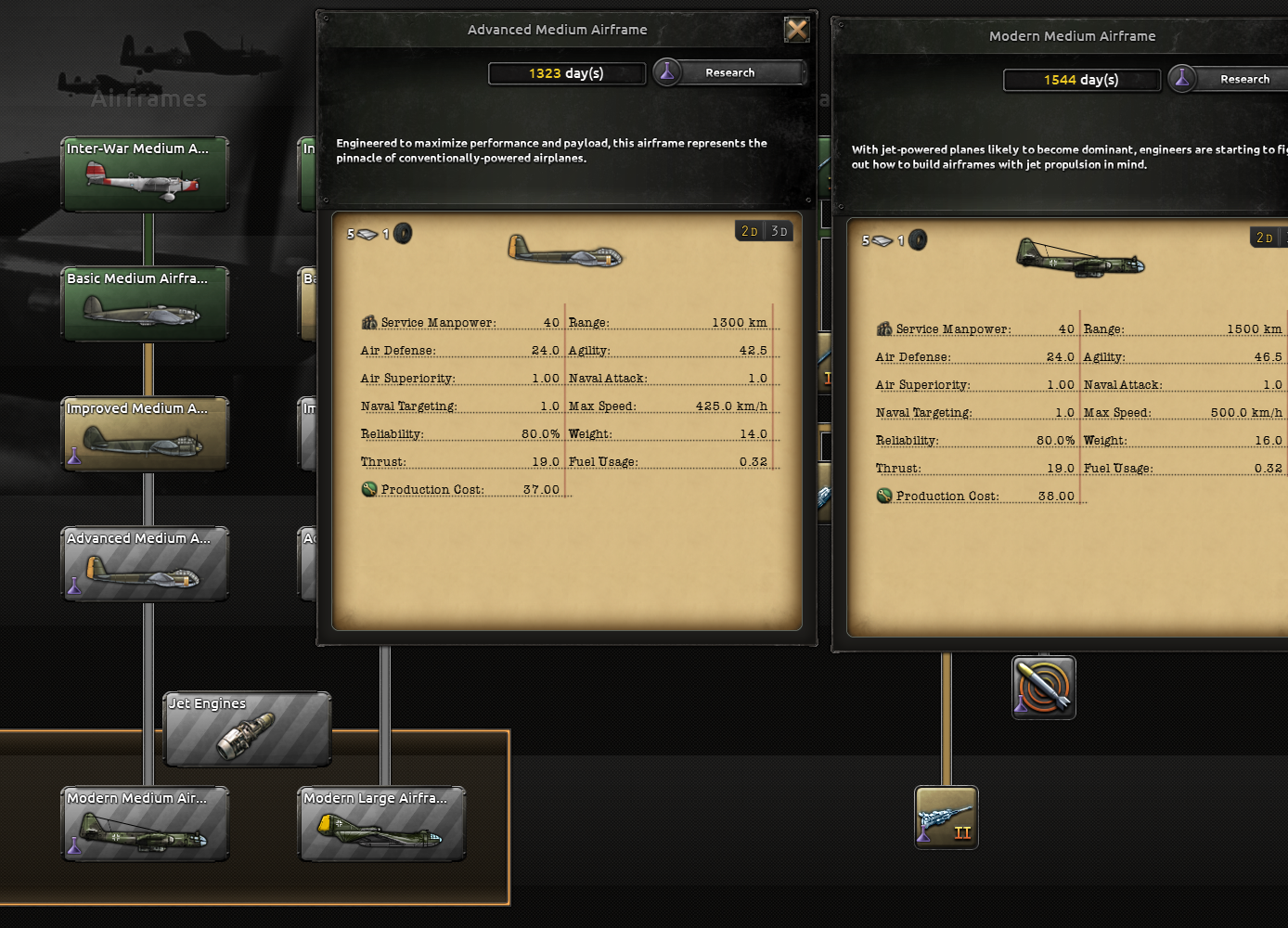This screenshot has height=928, width=1288.
Task: Select the Basic Medium Airframe technology
Action: (x=144, y=303)
